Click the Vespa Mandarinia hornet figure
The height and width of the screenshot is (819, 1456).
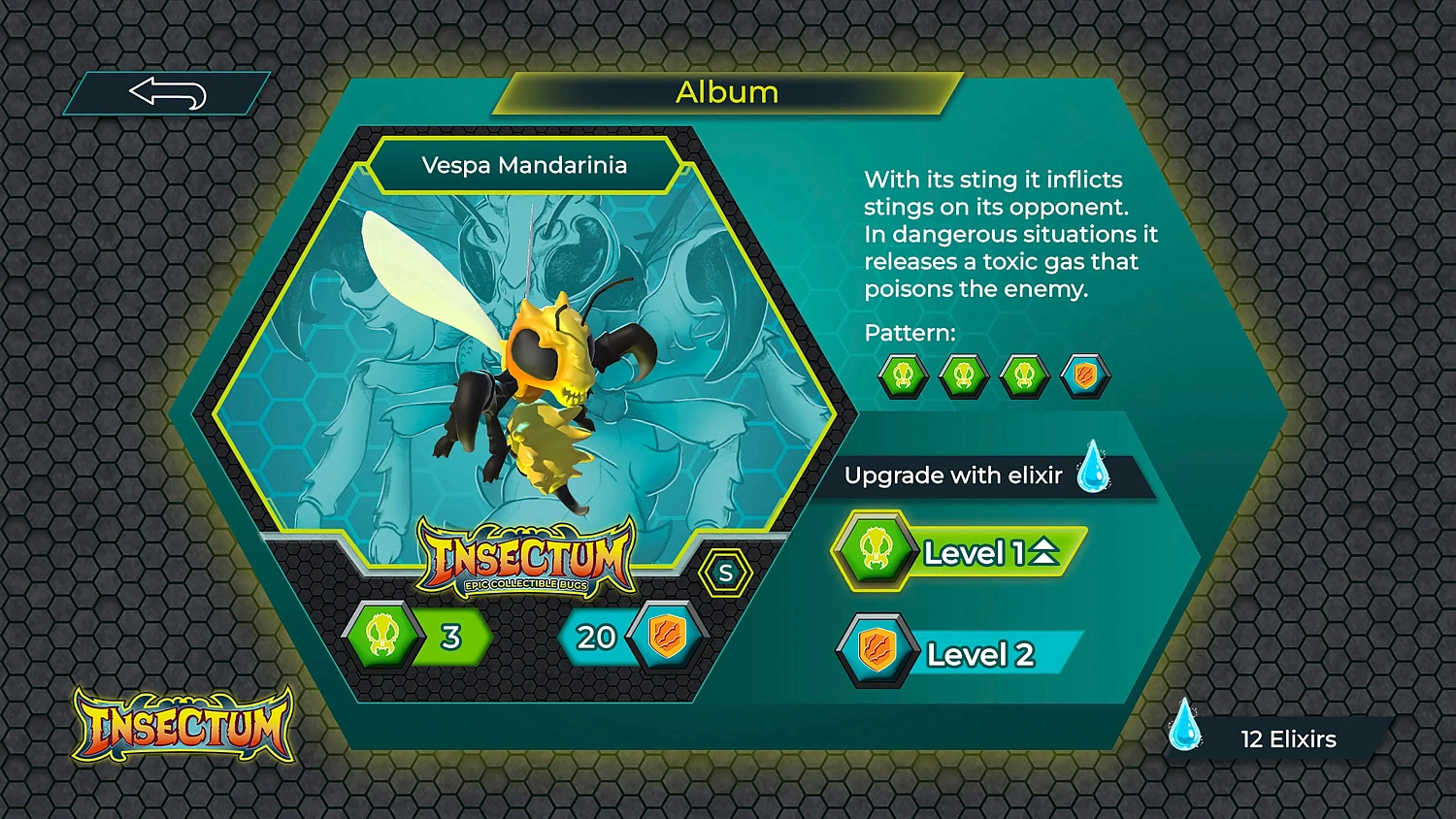(544, 388)
